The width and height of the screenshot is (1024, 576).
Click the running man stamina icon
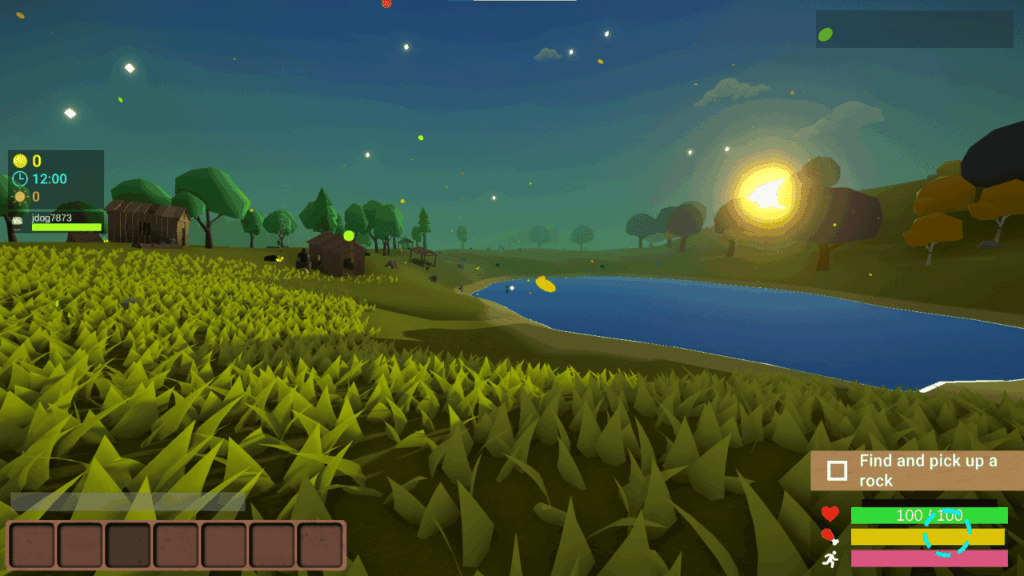[x=829, y=559]
